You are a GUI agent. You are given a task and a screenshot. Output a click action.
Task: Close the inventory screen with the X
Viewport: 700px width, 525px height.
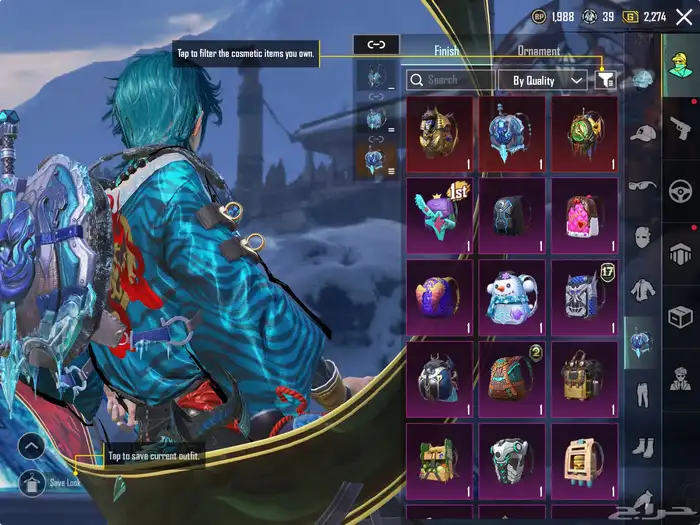[x=684, y=16]
